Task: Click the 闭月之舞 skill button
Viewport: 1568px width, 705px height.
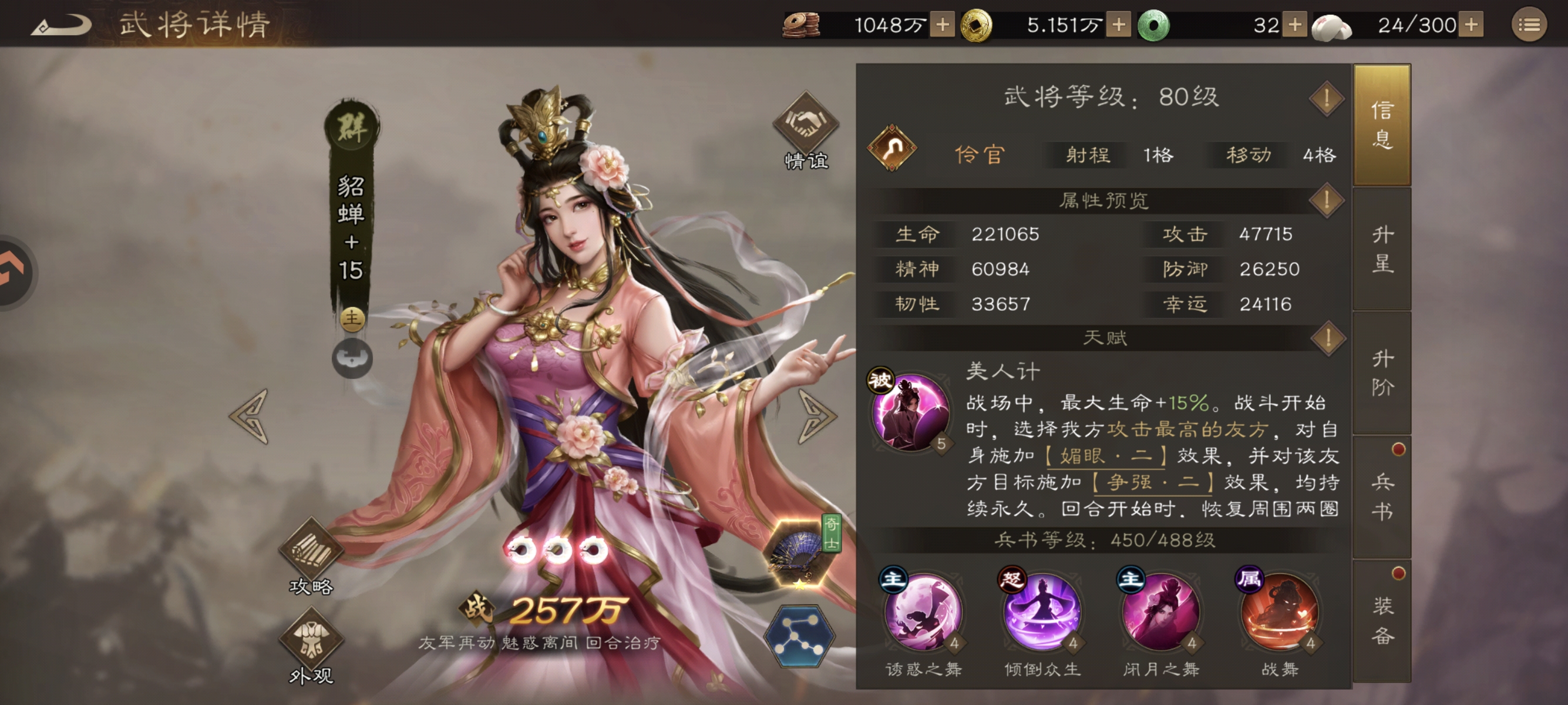Action: [x=1161, y=615]
